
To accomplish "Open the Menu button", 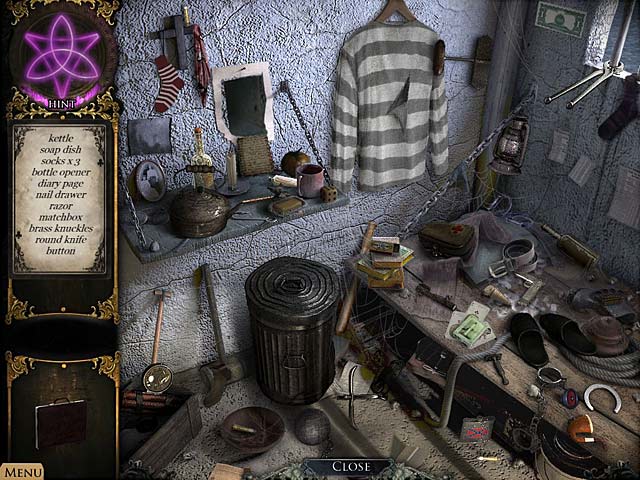I will tap(21, 471).
